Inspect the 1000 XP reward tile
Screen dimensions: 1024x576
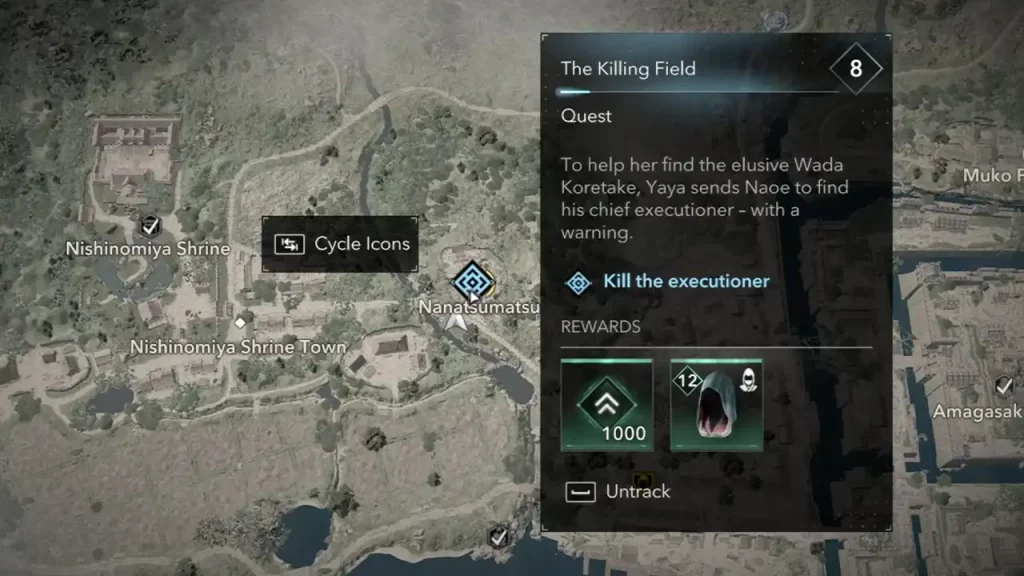[607, 406]
